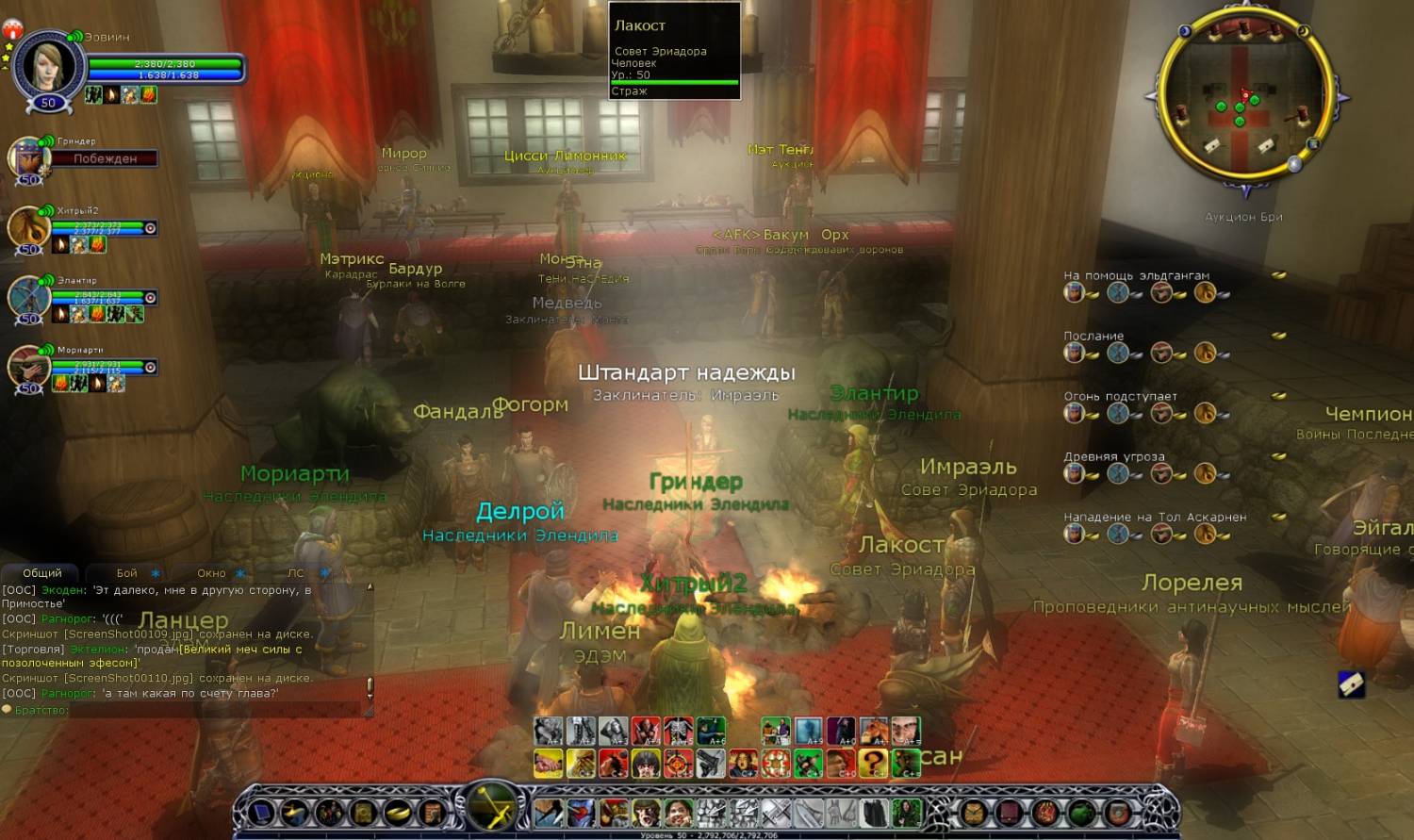Activate the yellow question mark skill

872,763
